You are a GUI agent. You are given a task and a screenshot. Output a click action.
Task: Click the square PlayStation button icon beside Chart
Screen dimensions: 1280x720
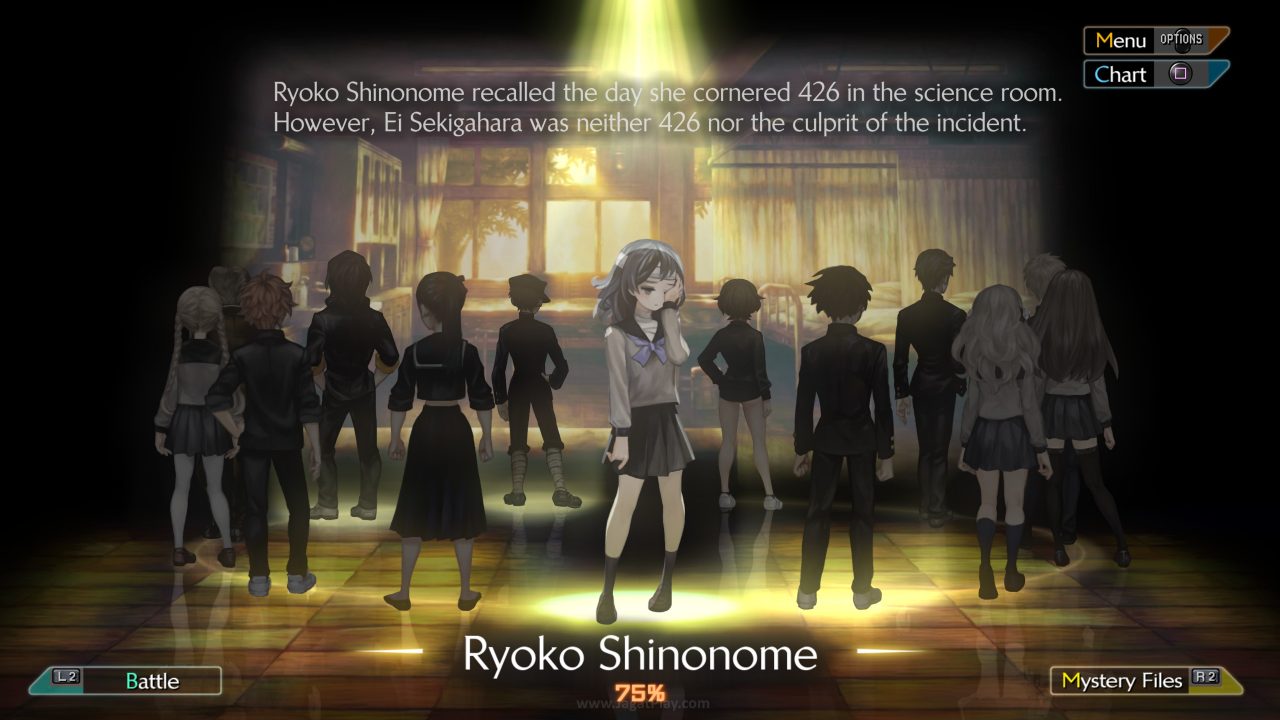pos(1182,73)
